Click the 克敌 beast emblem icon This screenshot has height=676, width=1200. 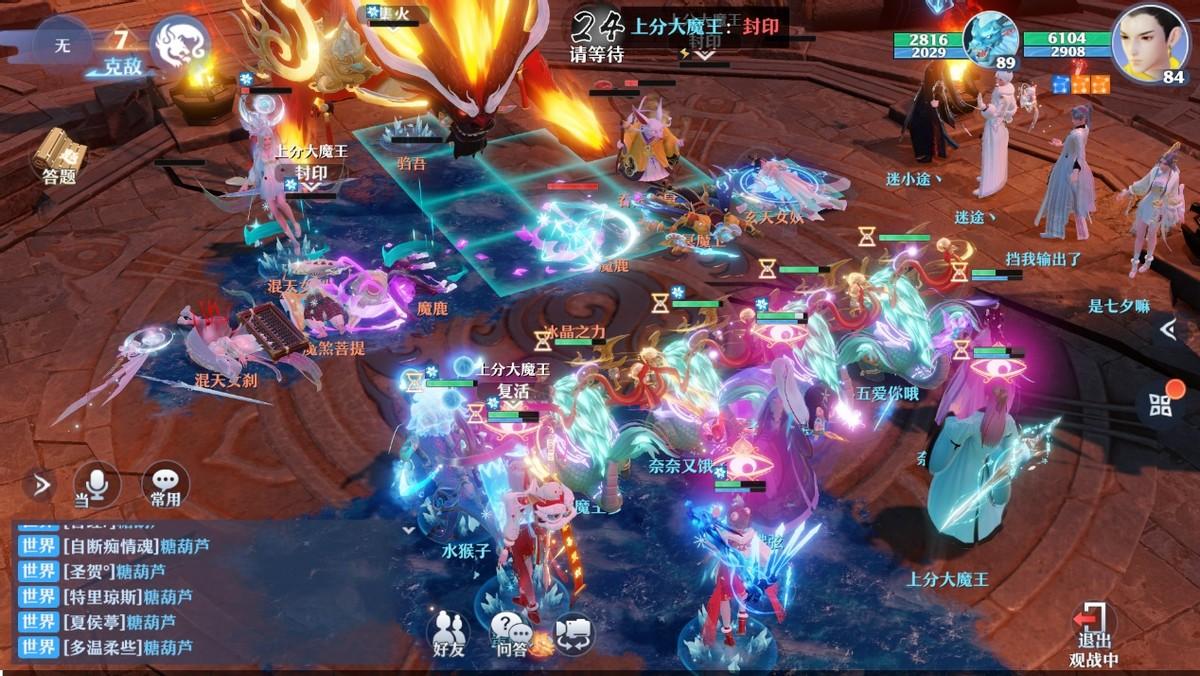coord(180,45)
